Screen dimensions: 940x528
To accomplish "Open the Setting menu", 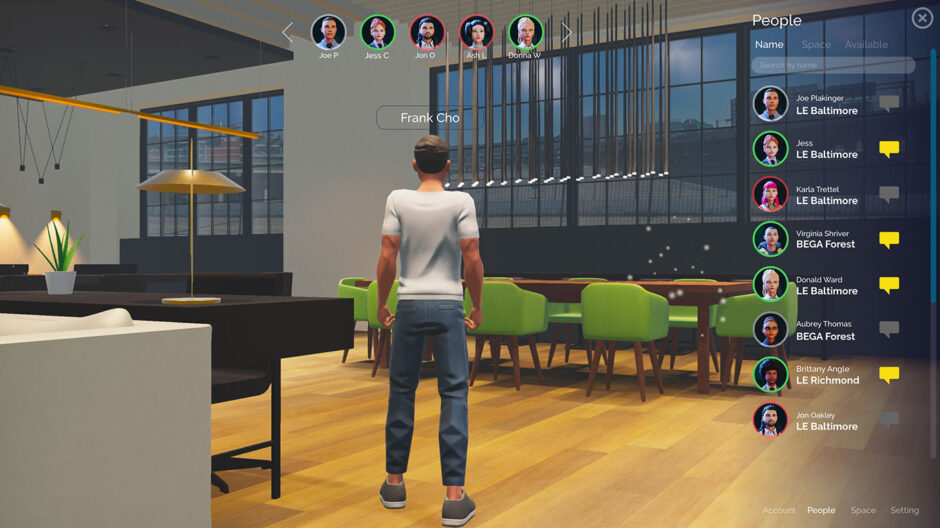I will click(904, 510).
